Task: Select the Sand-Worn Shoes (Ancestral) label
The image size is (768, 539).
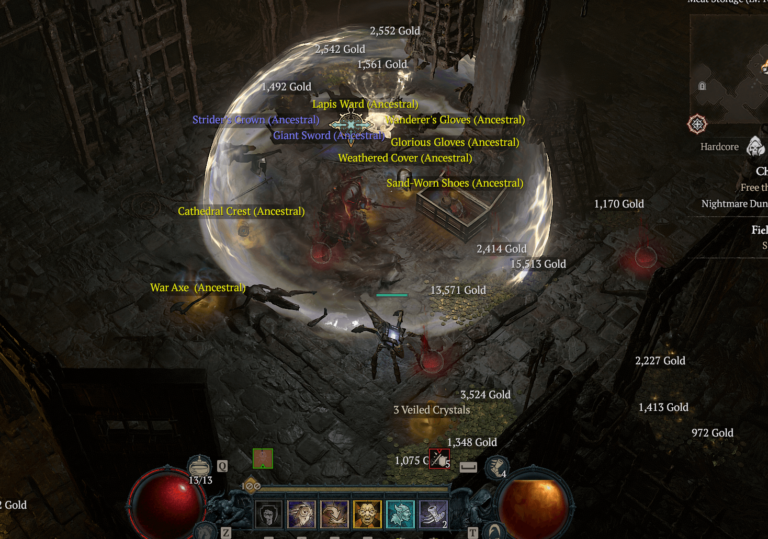Action: [454, 183]
